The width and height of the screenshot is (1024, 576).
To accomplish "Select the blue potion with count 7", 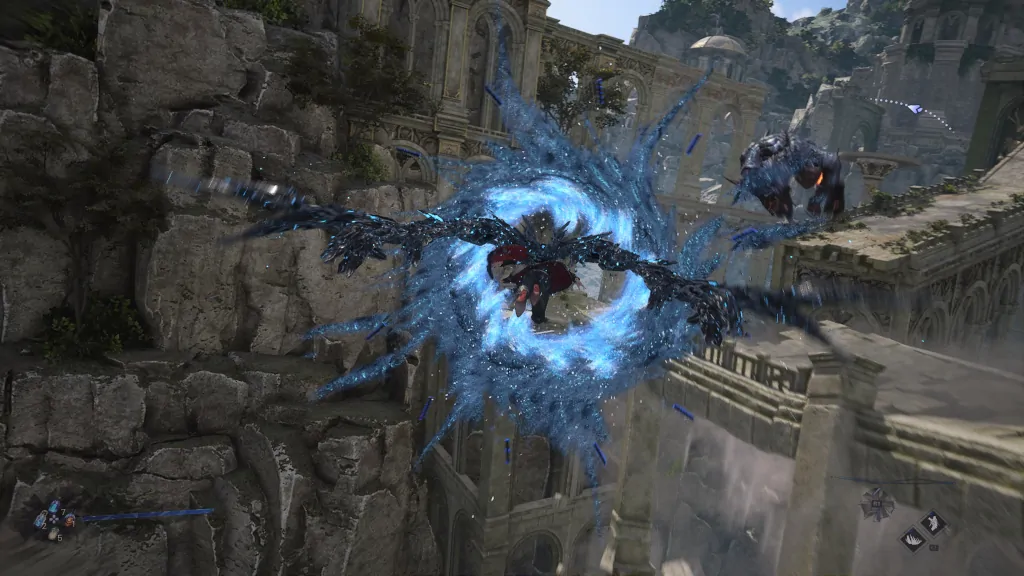I will 54,507.
